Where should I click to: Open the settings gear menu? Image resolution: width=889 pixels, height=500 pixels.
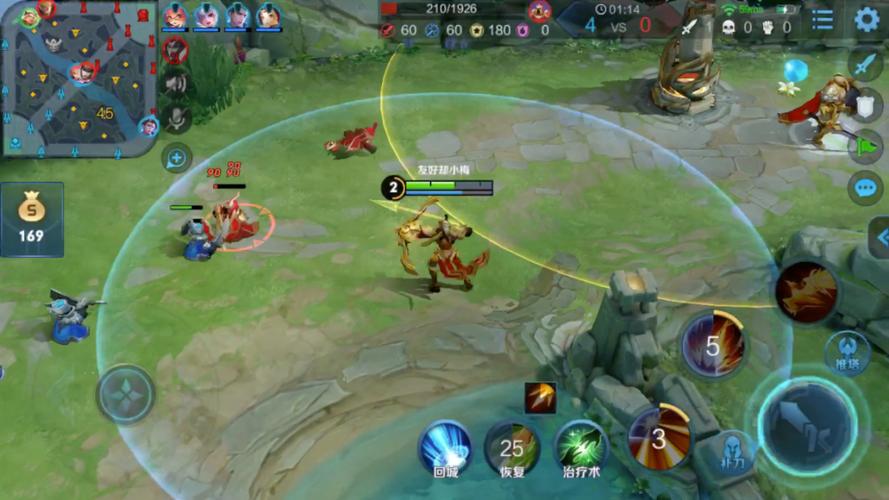pyautogui.click(x=867, y=19)
